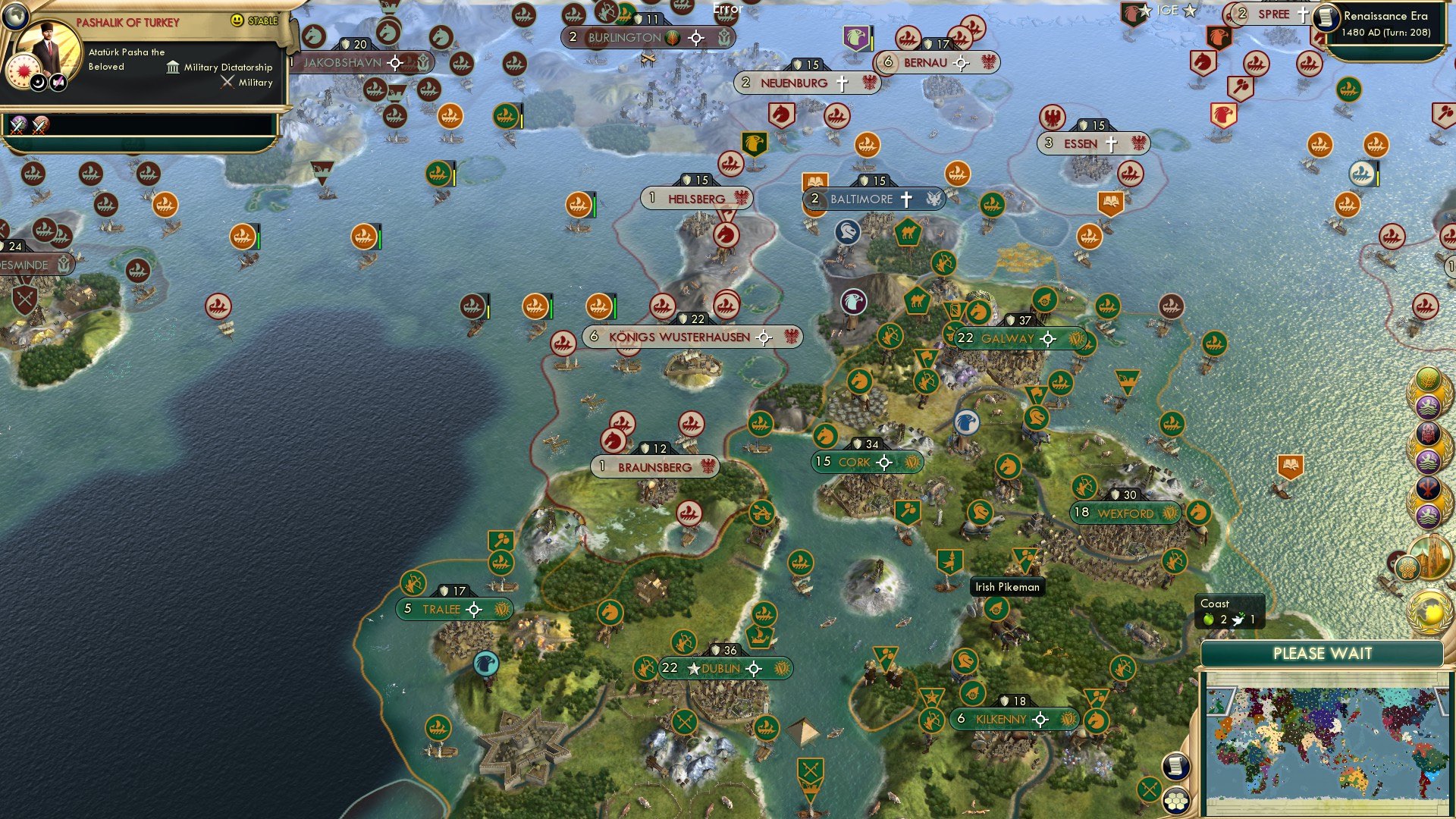The image size is (1456, 819).
Task: Click the purple swimmer notification icon on the right
Action: tap(1427, 406)
